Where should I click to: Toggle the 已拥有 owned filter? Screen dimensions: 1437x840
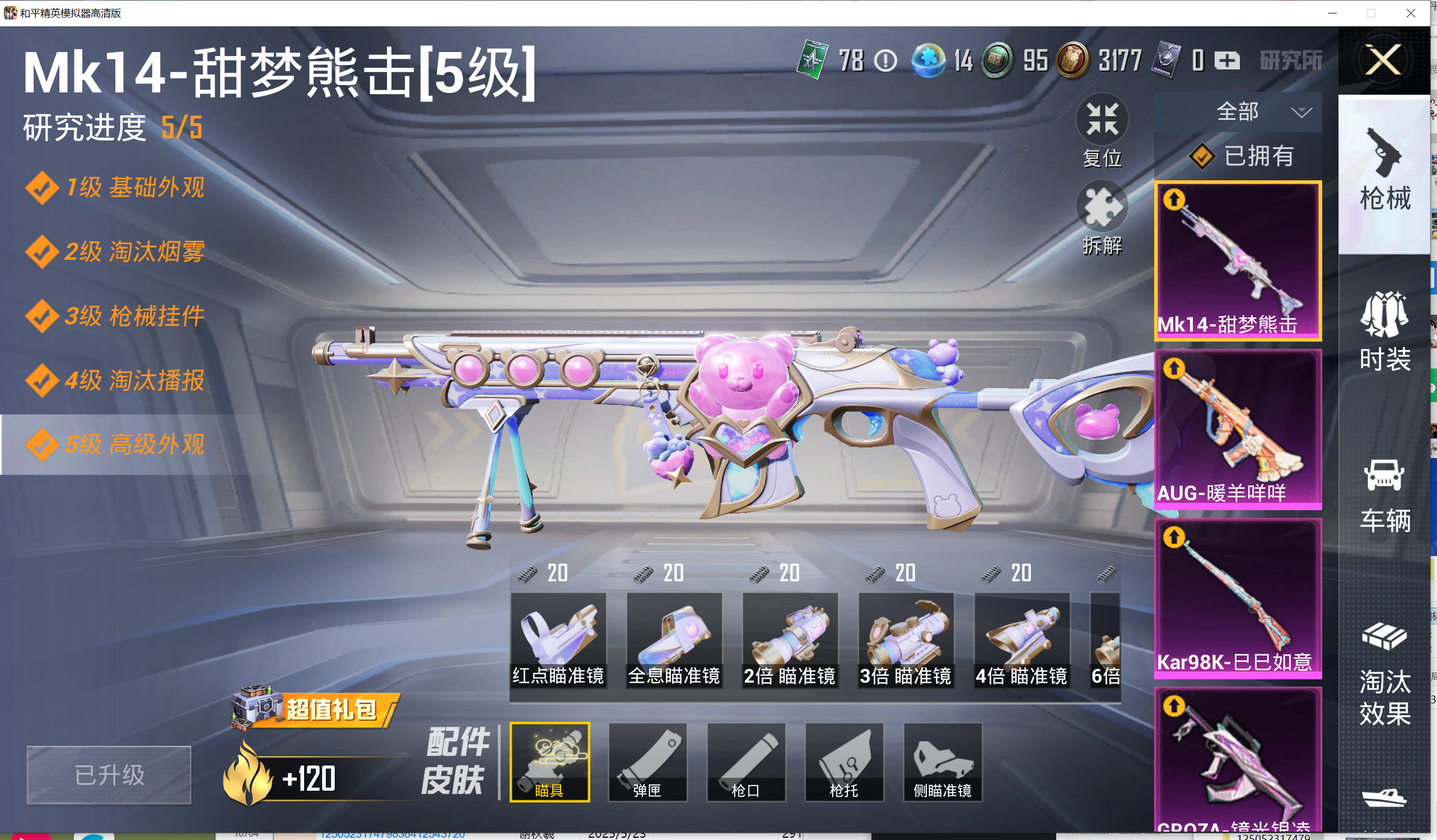[x=1243, y=156]
